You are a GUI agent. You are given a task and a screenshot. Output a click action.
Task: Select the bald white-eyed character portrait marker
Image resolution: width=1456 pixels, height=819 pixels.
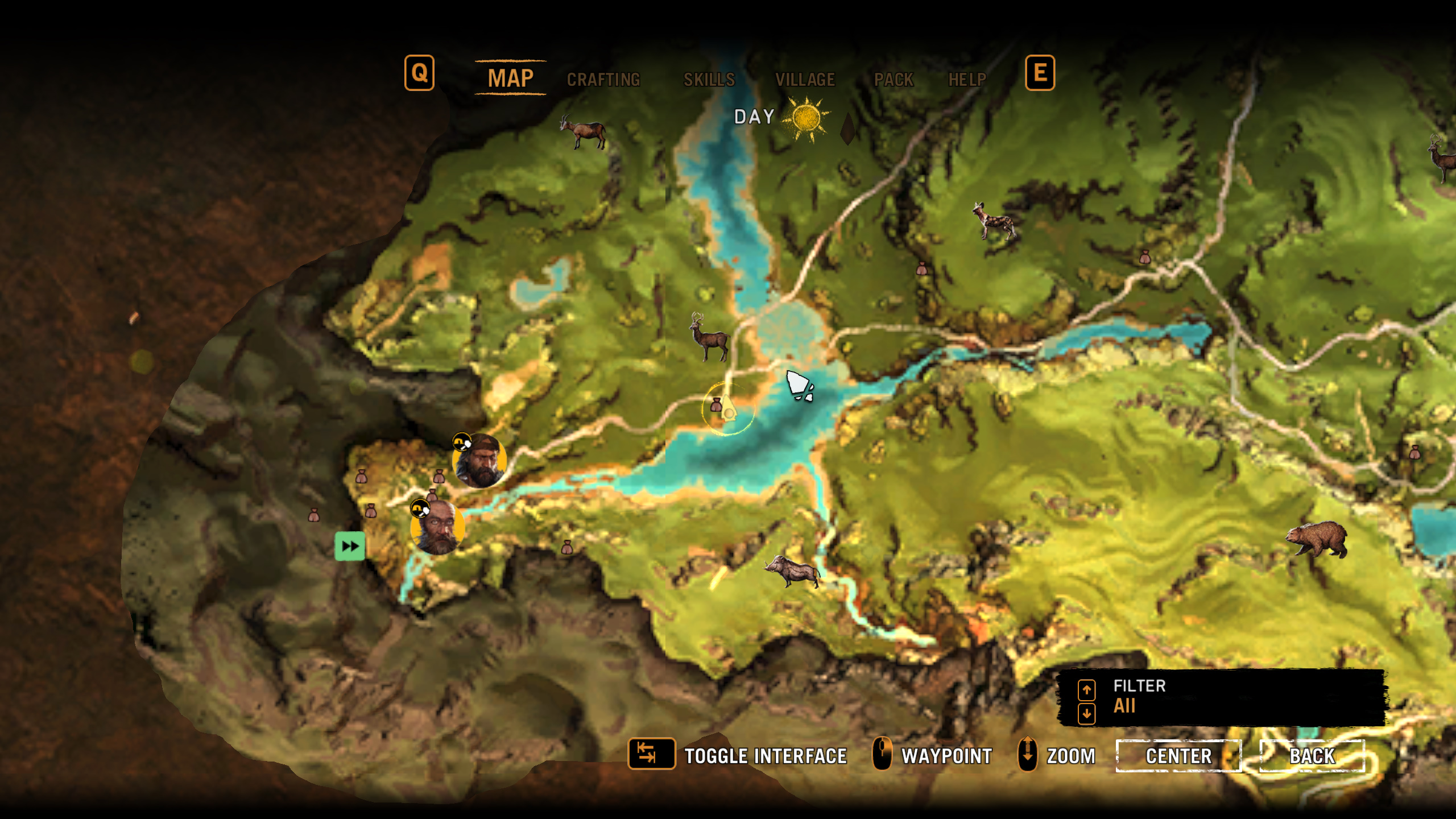437,527
